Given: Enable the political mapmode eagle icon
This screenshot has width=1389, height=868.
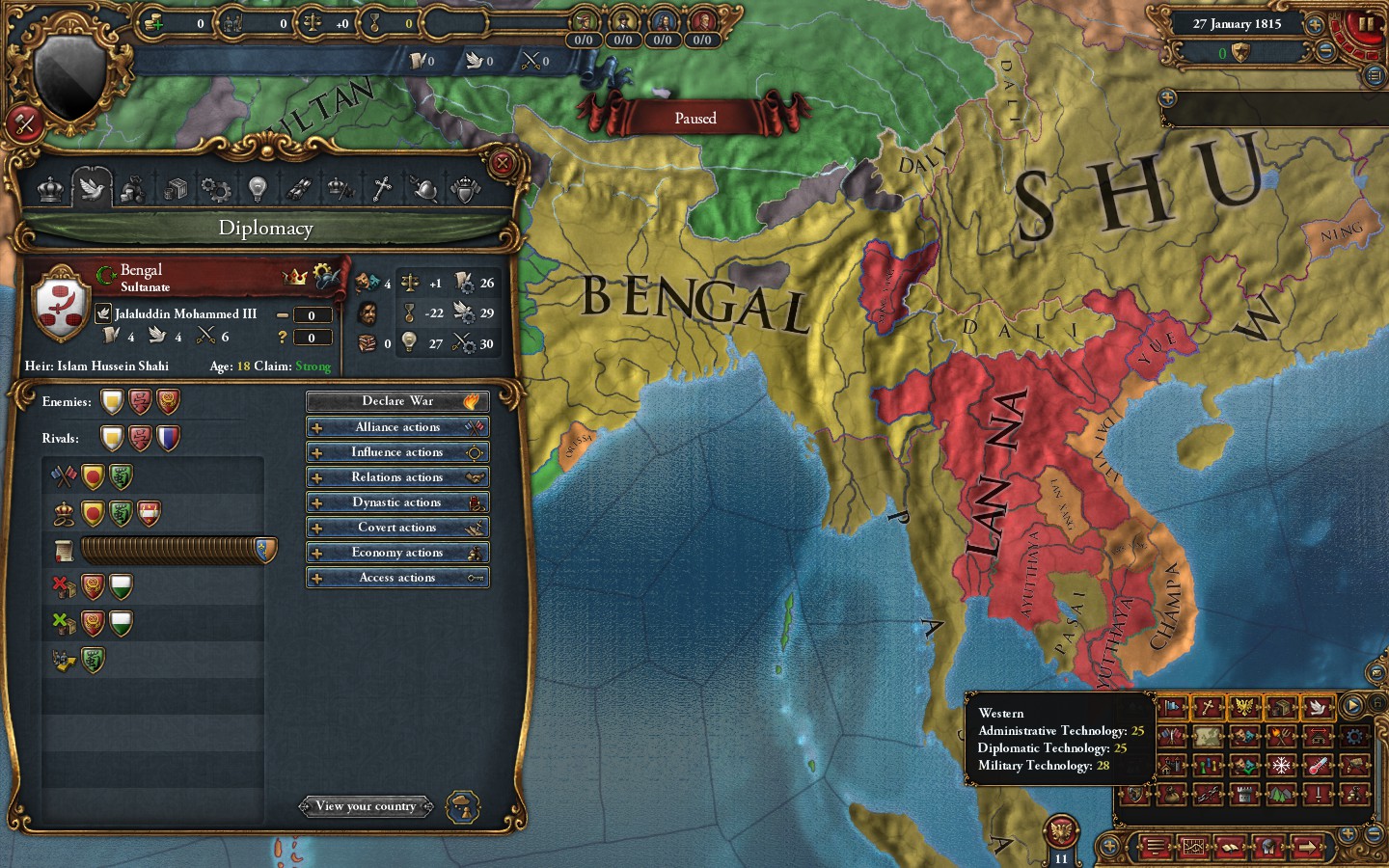Looking at the screenshot, I should pyautogui.click(x=1244, y=707).
